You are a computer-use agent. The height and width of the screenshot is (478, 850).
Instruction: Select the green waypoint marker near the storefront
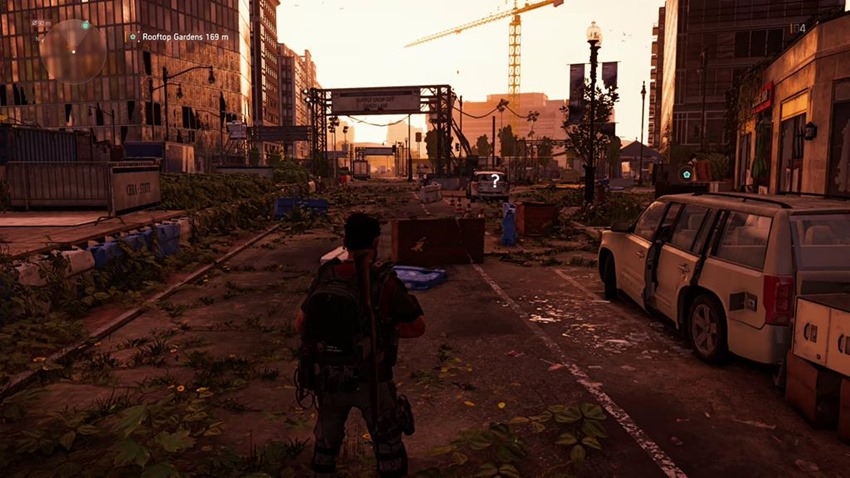click(x=687, y=174)
